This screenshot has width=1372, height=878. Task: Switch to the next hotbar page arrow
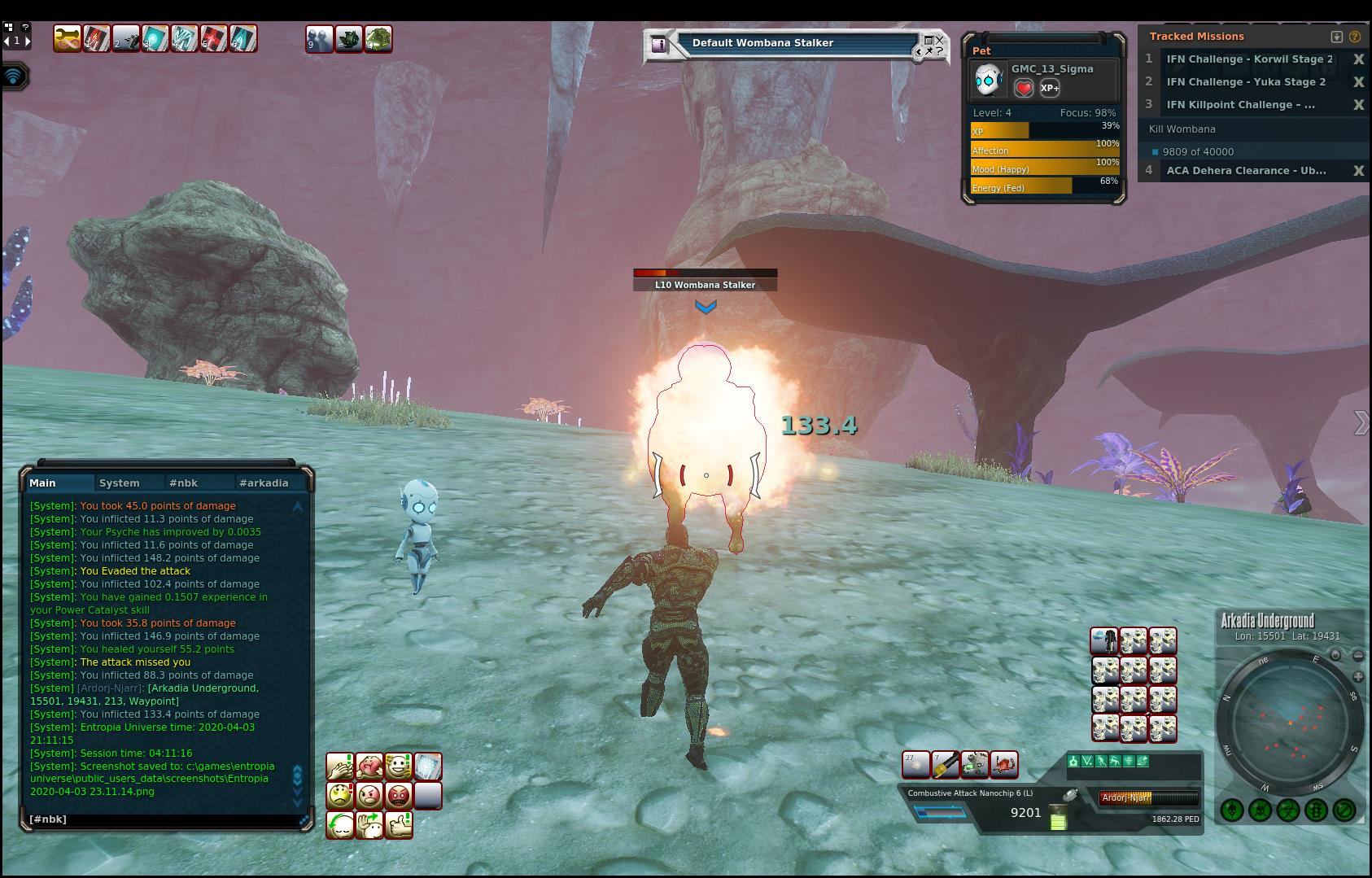point(28,40)
